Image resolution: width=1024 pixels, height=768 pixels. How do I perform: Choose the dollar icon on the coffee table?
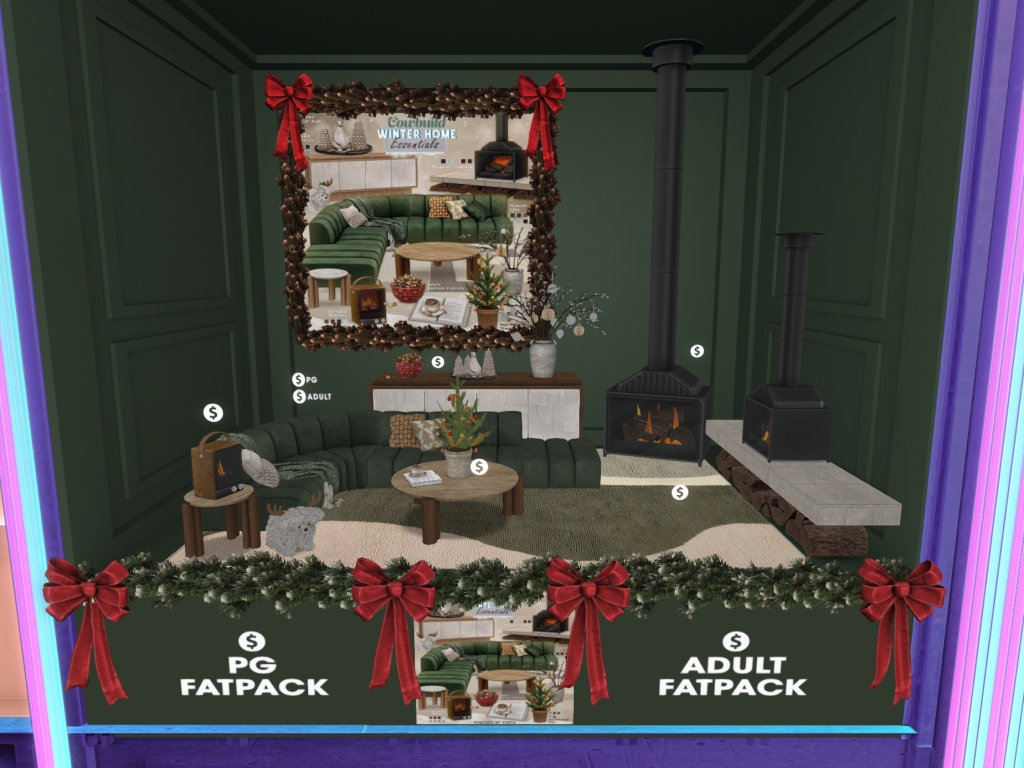click(x=479, y=466)
